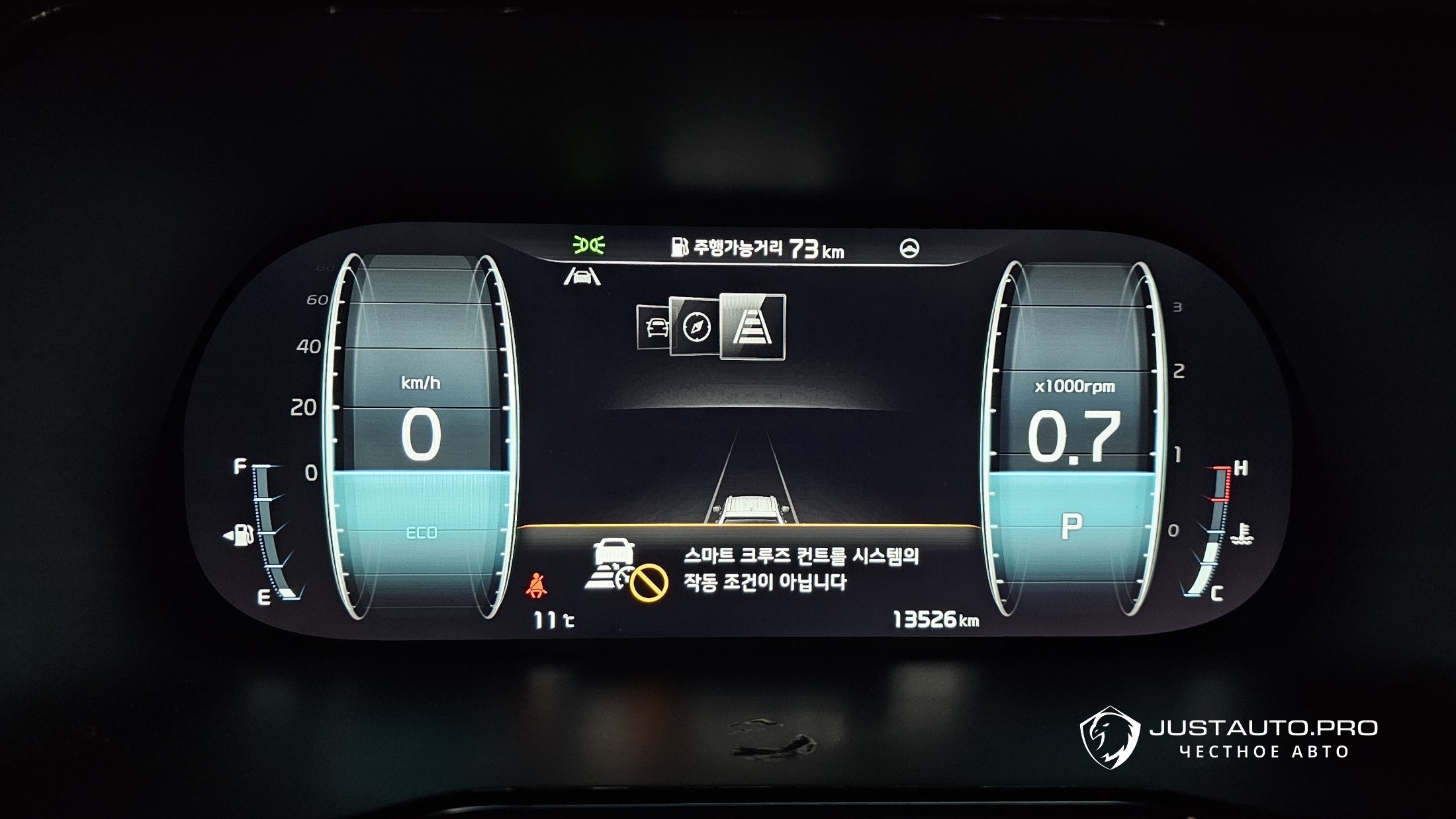Switch to the compass tile
This screenshot has width=1456, height=819.
[695, 327]
